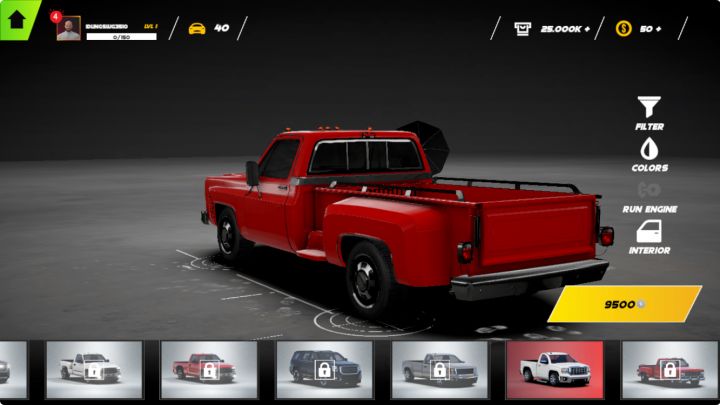Screen dimensions: 720x405
Task: Open the yellow car garage count icon
Action: (x=197, y=28)
